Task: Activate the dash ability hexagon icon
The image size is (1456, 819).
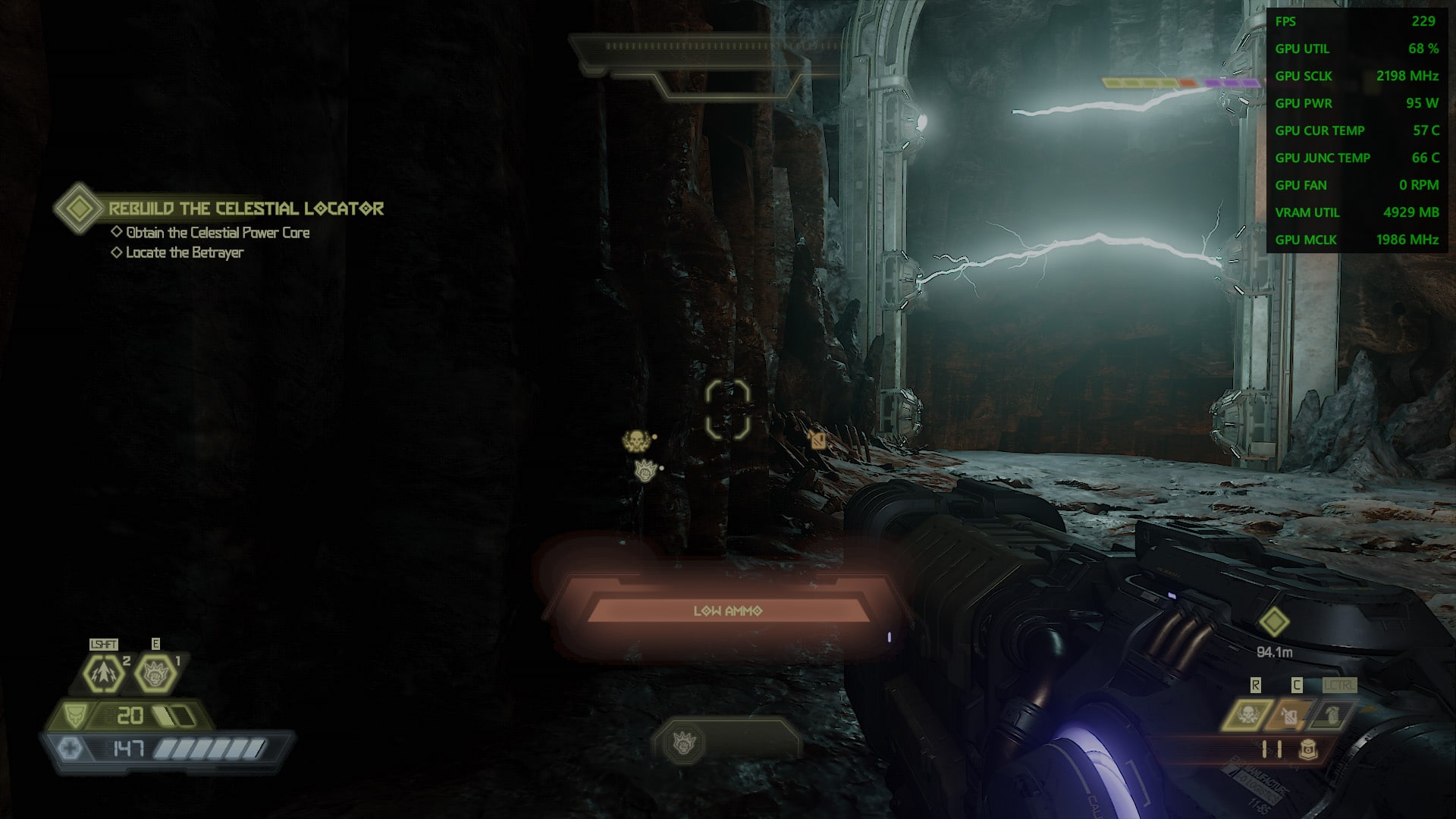Action: 103,673
